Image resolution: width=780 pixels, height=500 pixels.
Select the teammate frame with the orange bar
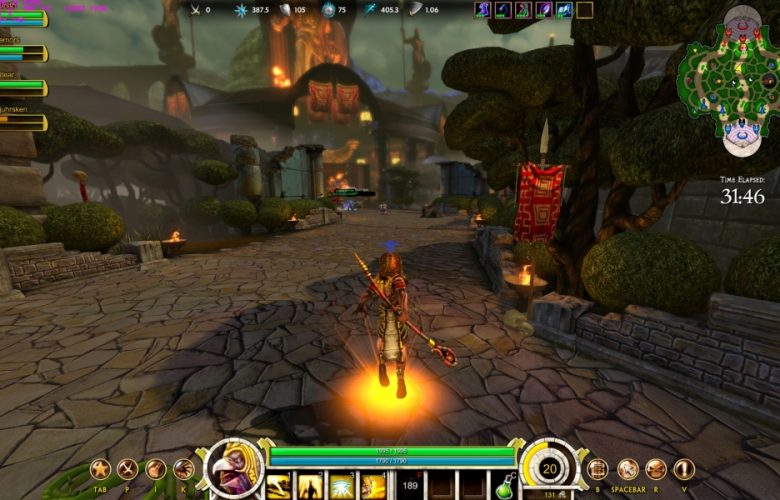[x=22, y=122]
